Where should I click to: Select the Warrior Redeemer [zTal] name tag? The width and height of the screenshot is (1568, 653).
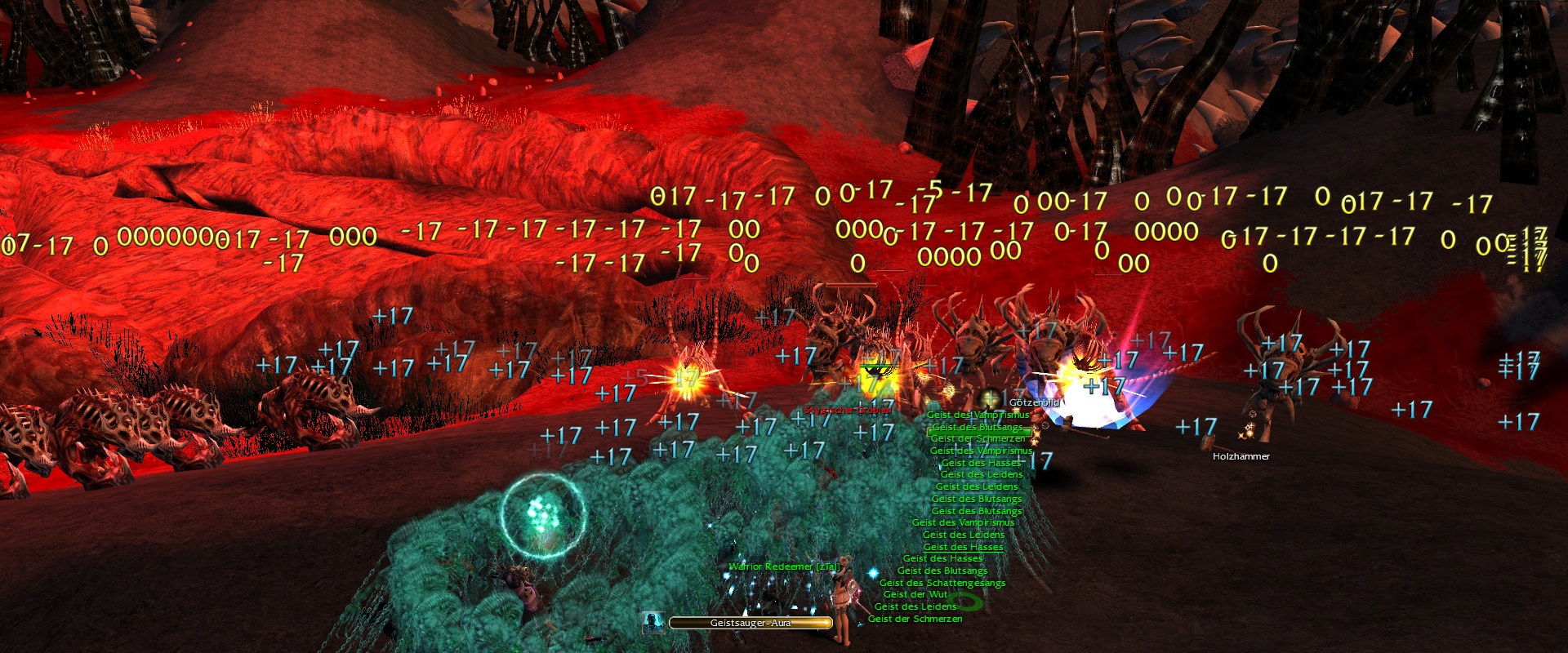(x=784, y=566)
